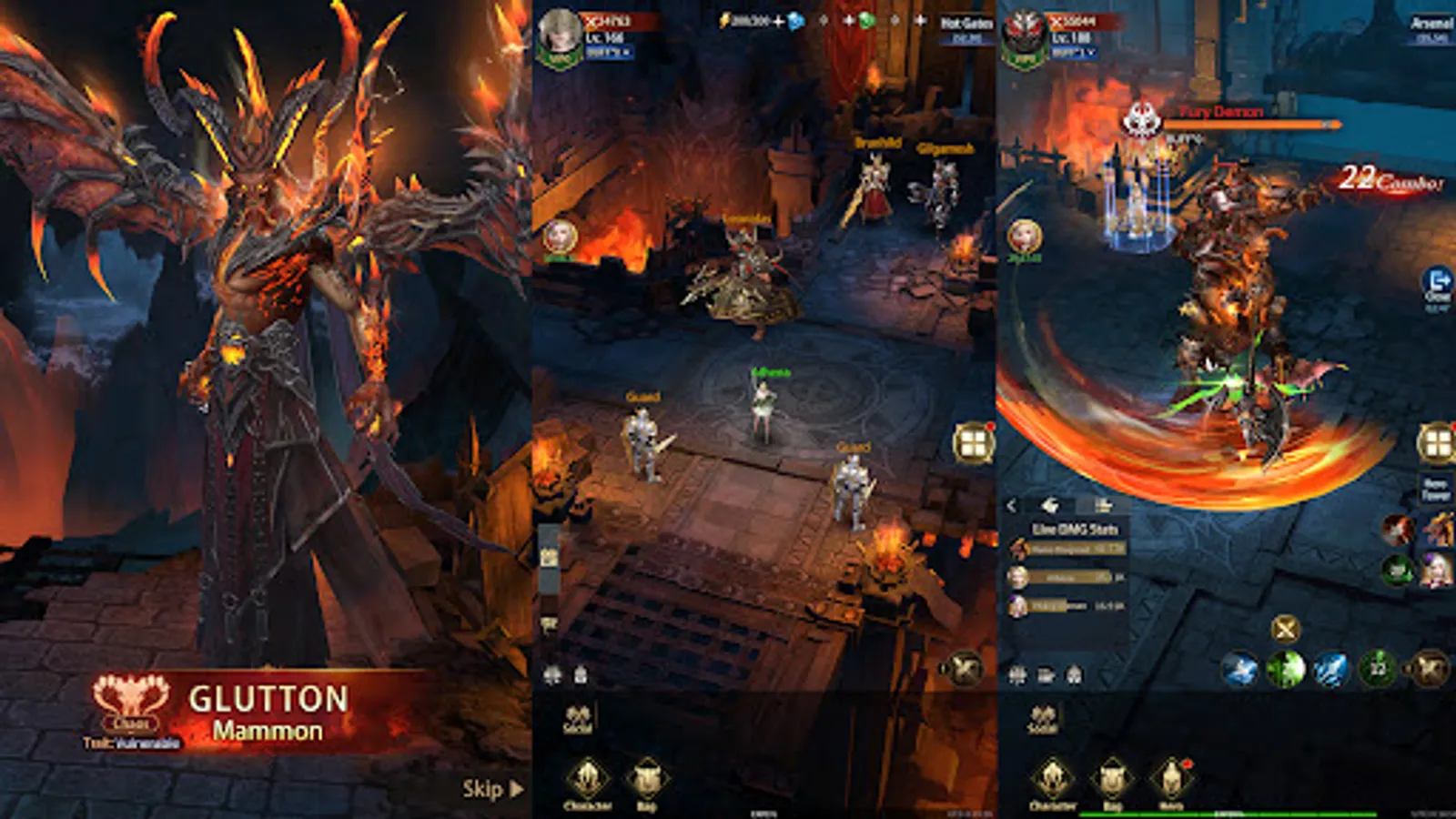Expand the BUFF dropdown on the right screen
The width and height of the screenshot is (1456, 819).
(x=1072, y=53)
